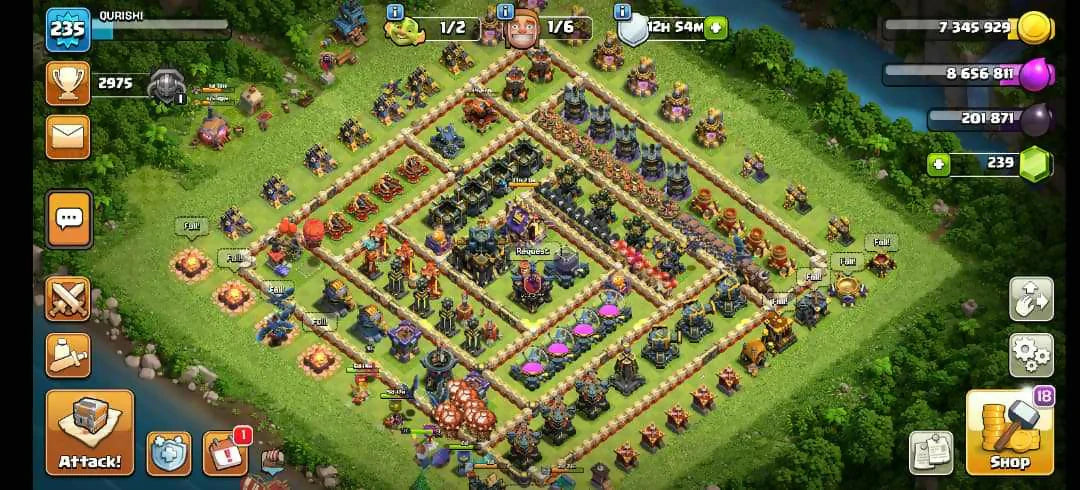Viewport: 1080px width, 490px height.
Task: Open the settings gears menu
Action: pyautogui.click(x=1030, y=354)
